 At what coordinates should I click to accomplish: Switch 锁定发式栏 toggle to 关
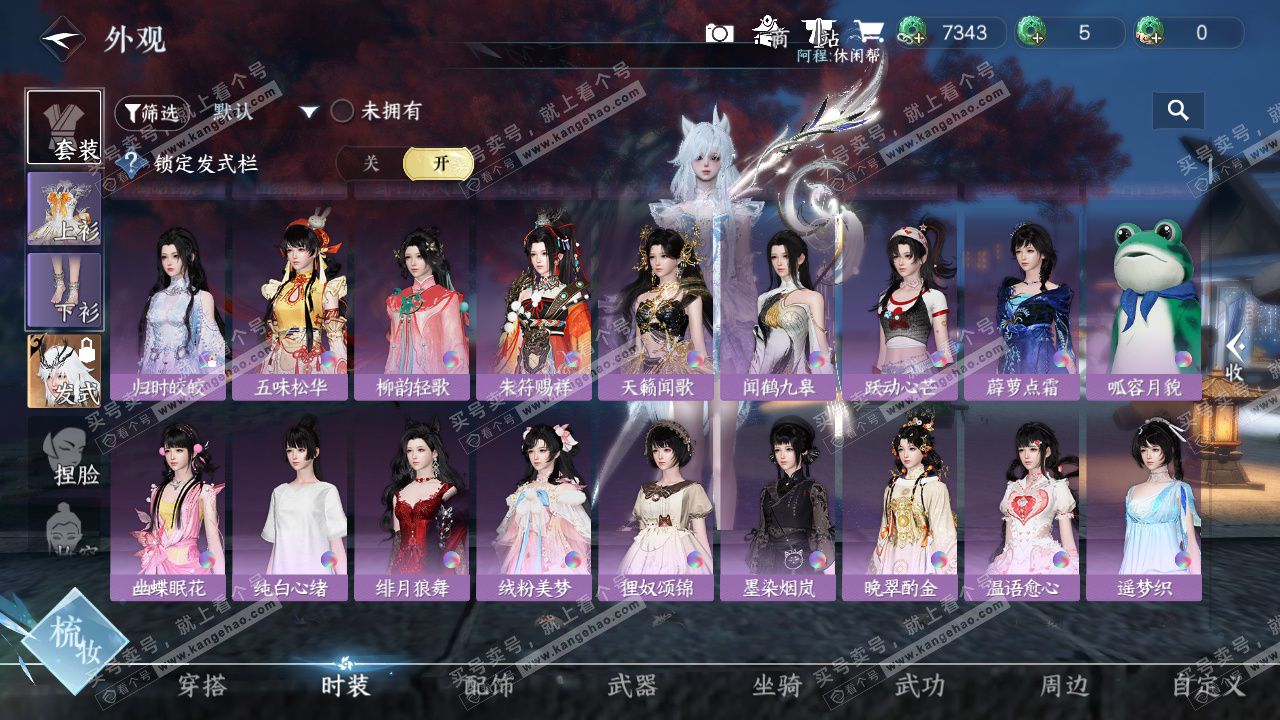click(371, 164)
